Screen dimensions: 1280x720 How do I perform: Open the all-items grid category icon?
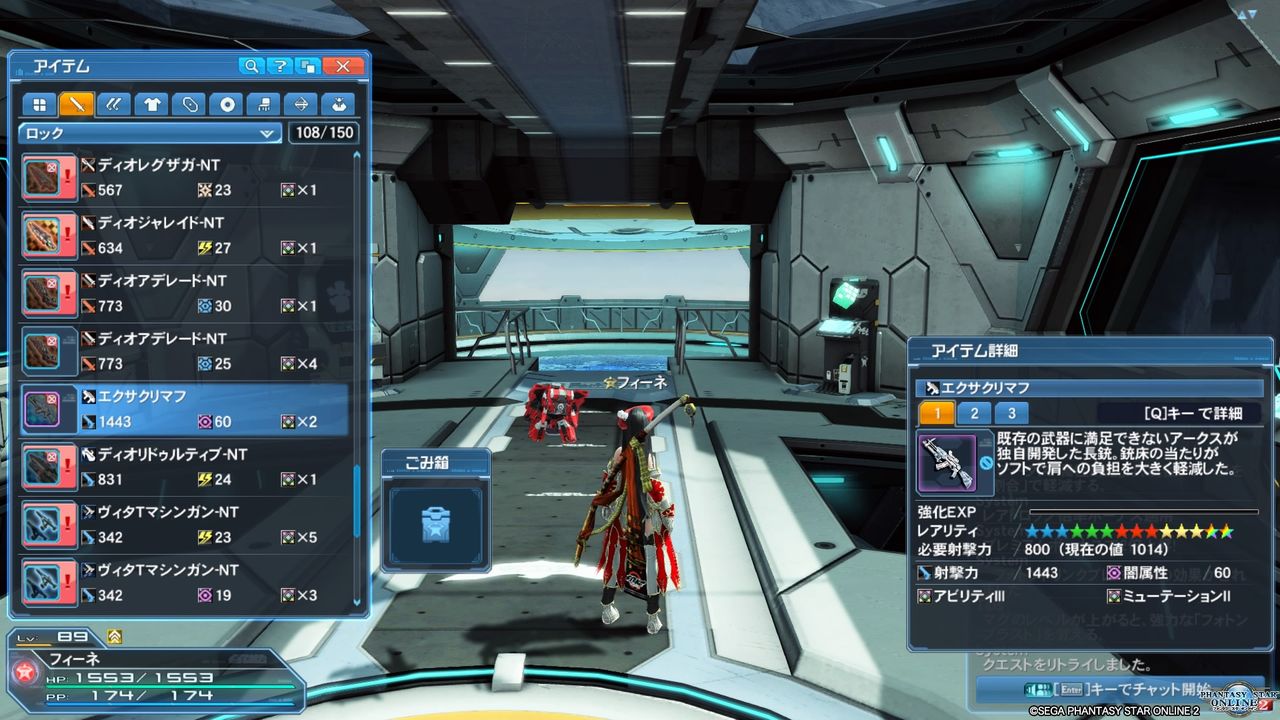(40, 103)
